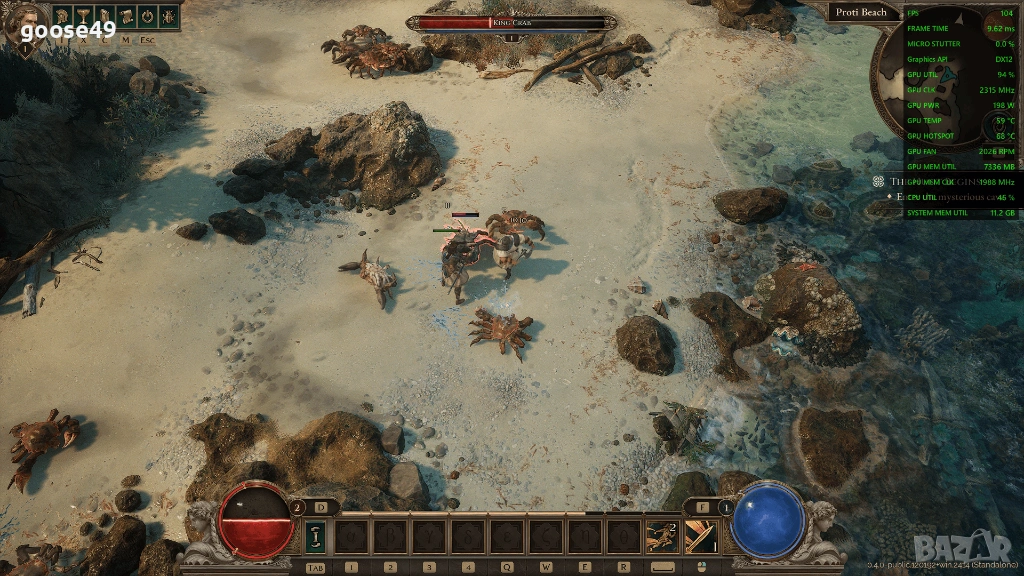Use the sword slash attack skill
Screen dimensions: 1024x576
[x=699, y=537]
